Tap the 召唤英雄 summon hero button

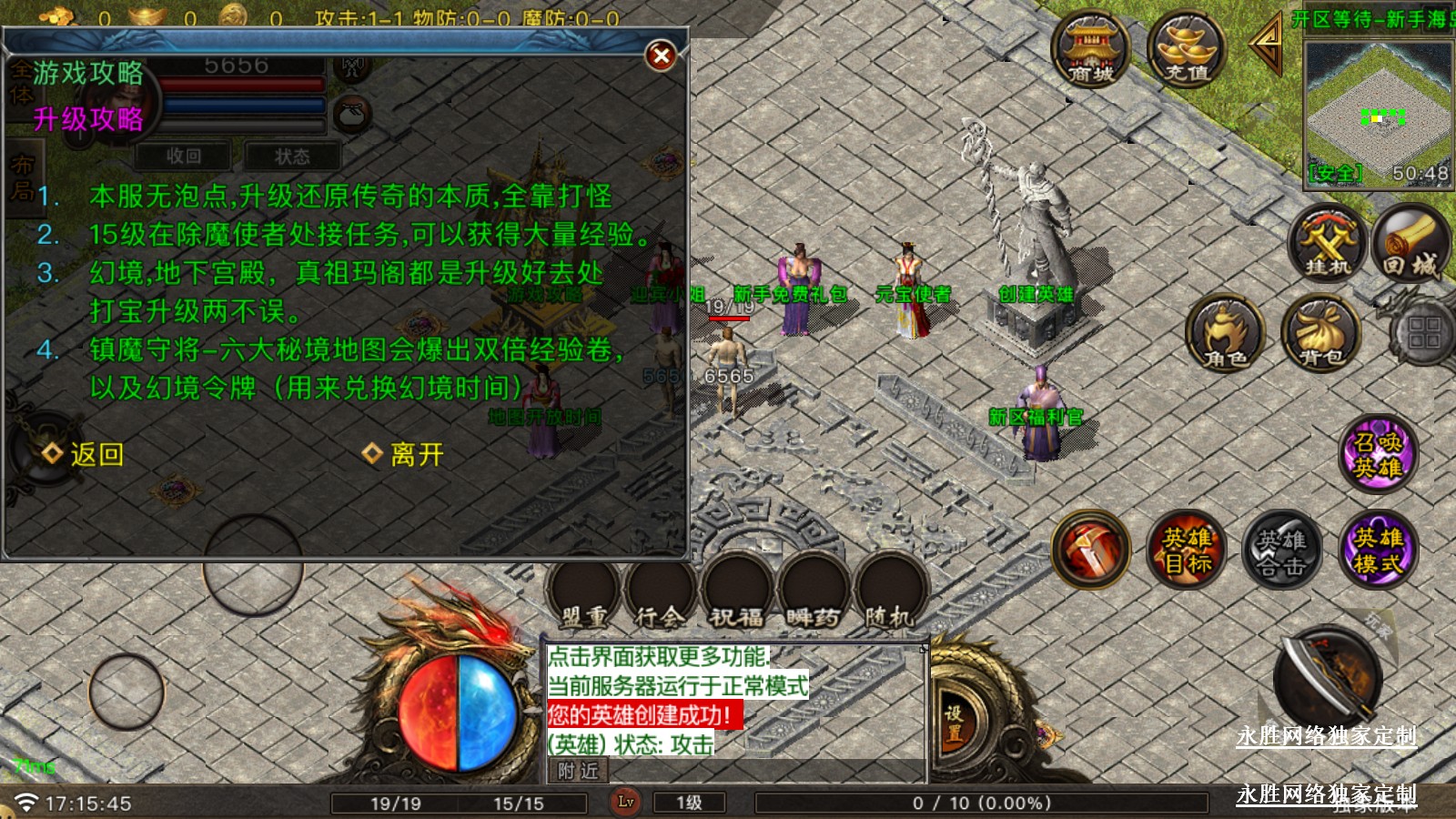(1377, 454)
